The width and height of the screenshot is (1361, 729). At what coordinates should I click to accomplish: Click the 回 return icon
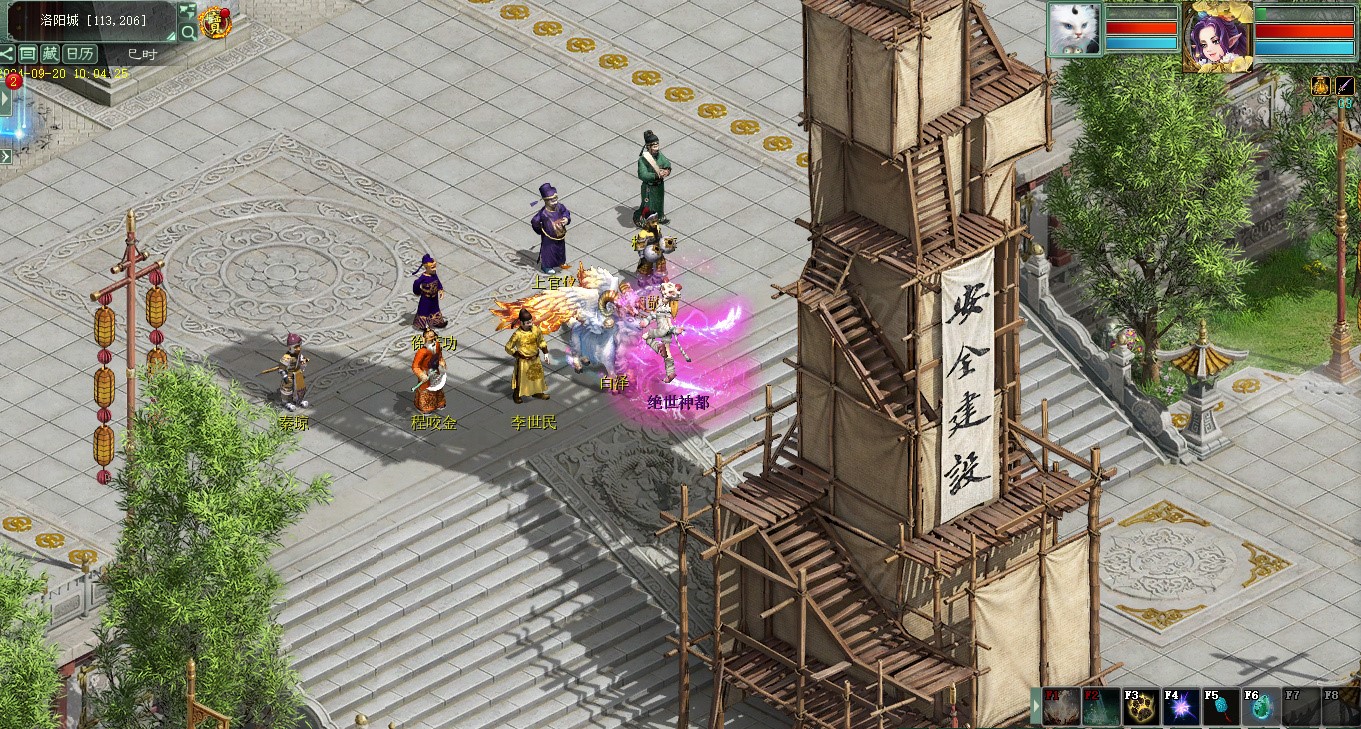pyautogui.click(x=29, y=54)
